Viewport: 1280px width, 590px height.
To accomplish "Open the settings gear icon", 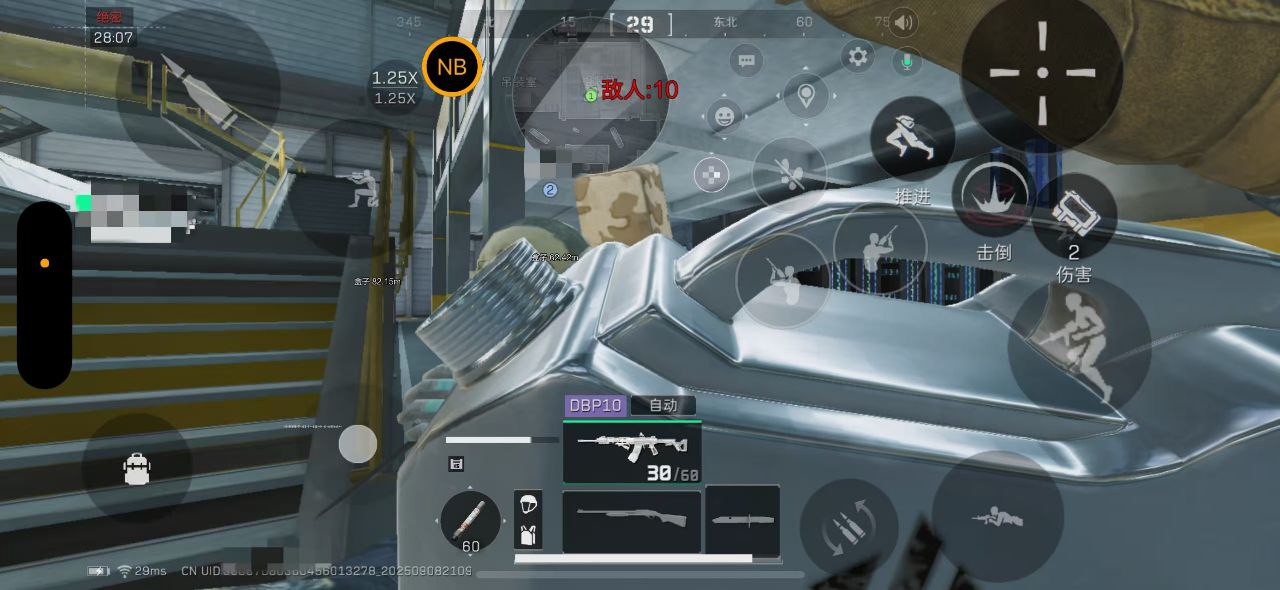I will point(857,57).
